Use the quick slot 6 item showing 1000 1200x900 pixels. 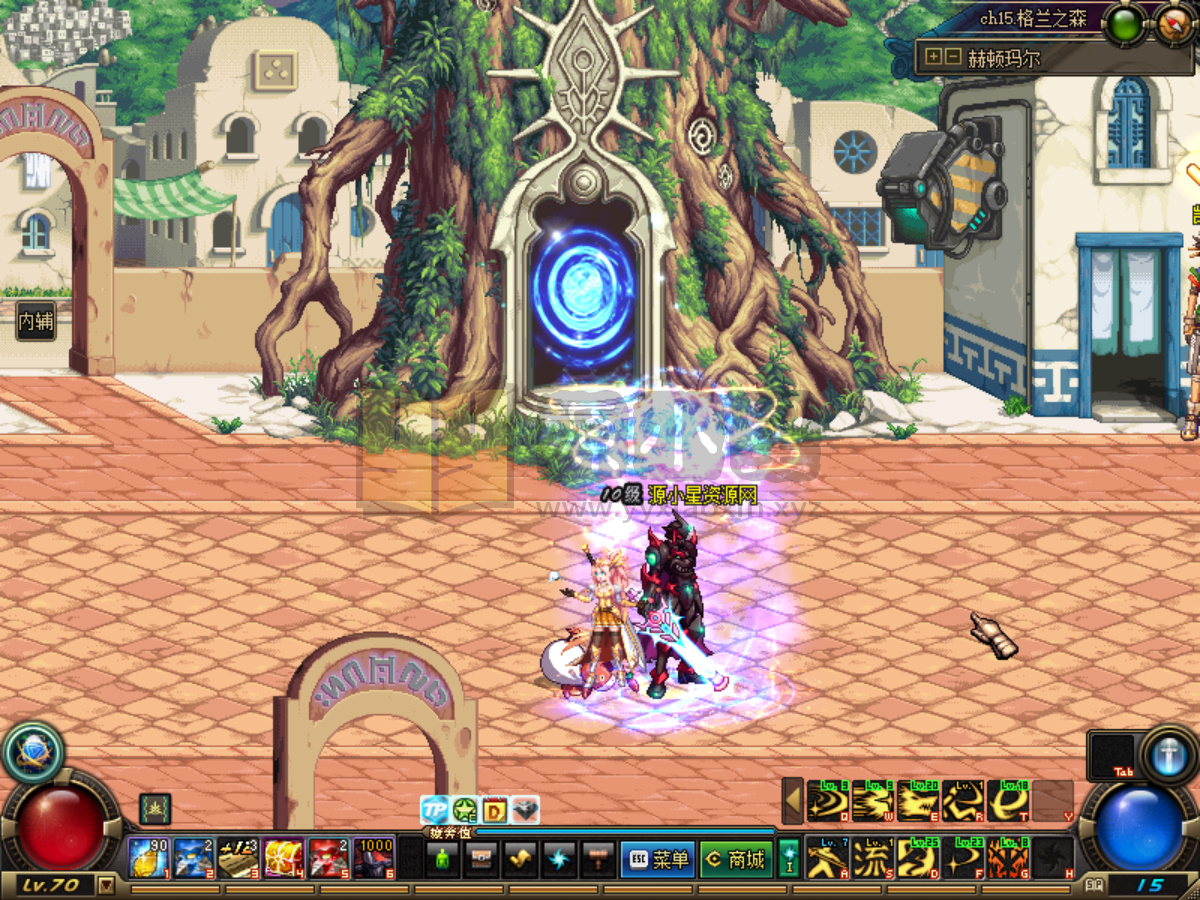374,858
